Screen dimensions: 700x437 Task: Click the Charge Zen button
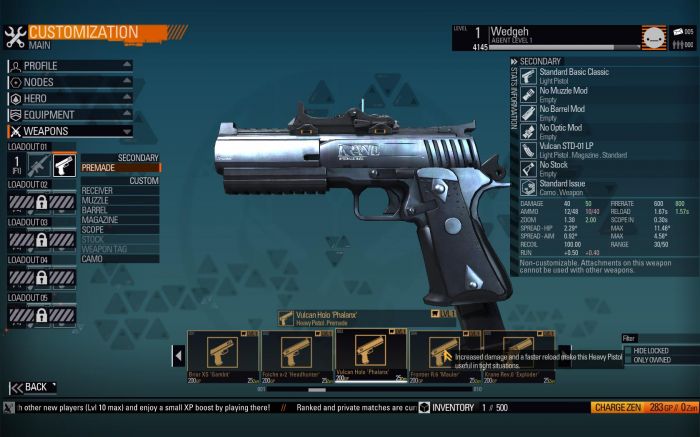616,408
